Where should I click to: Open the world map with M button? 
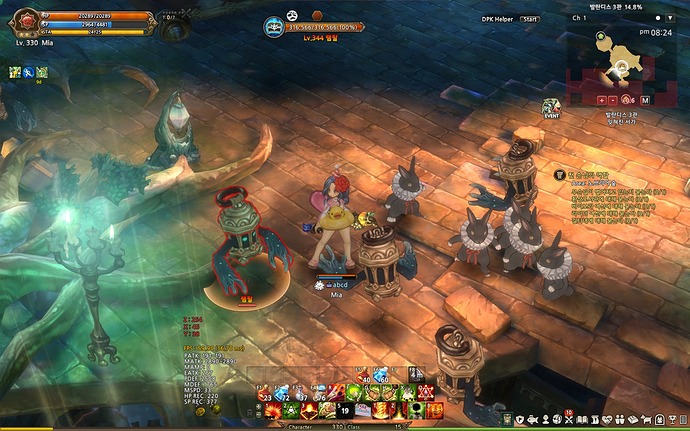645,100
